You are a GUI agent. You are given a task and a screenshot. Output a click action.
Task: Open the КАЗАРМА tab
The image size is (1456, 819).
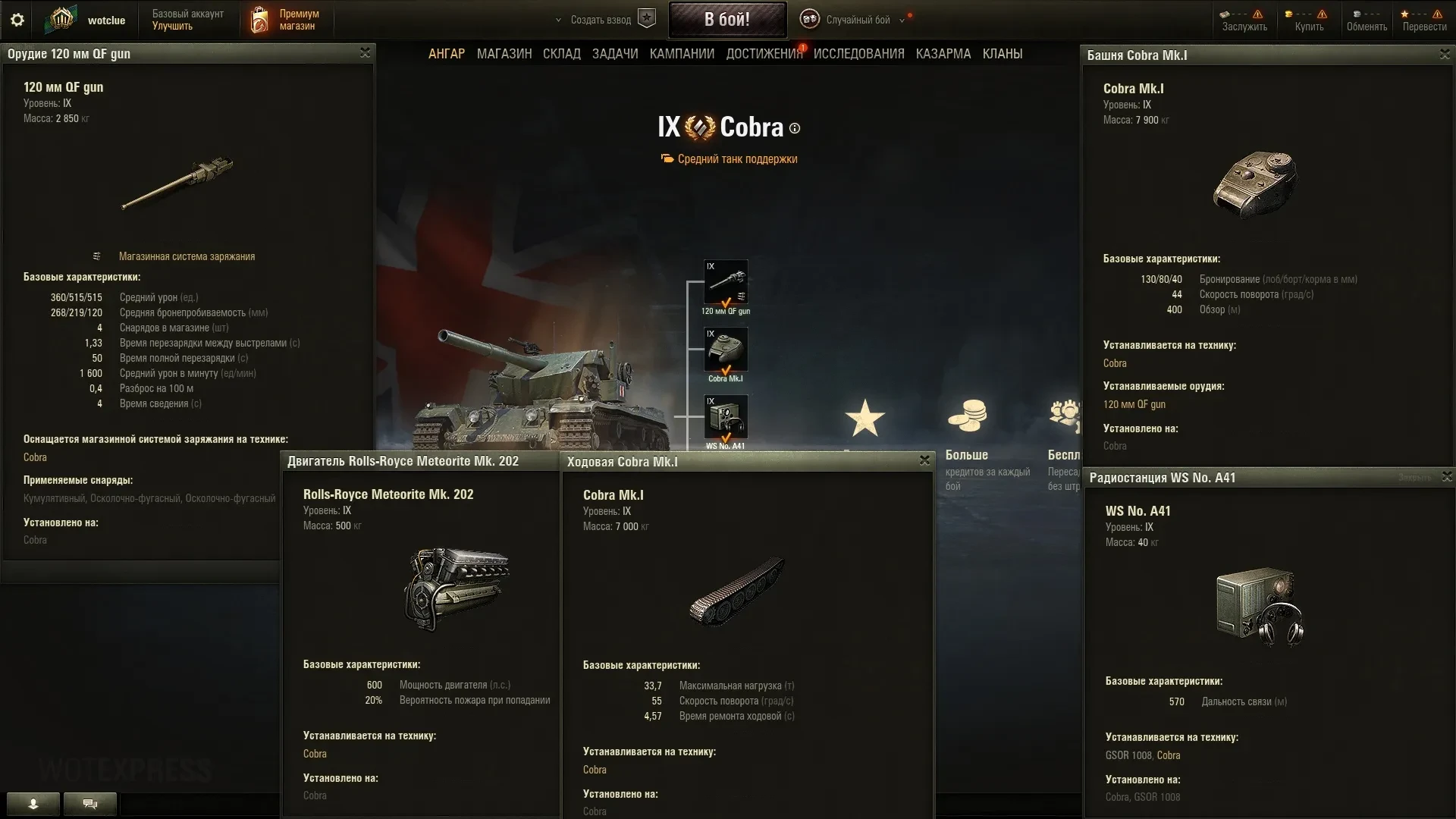(943, 54)
